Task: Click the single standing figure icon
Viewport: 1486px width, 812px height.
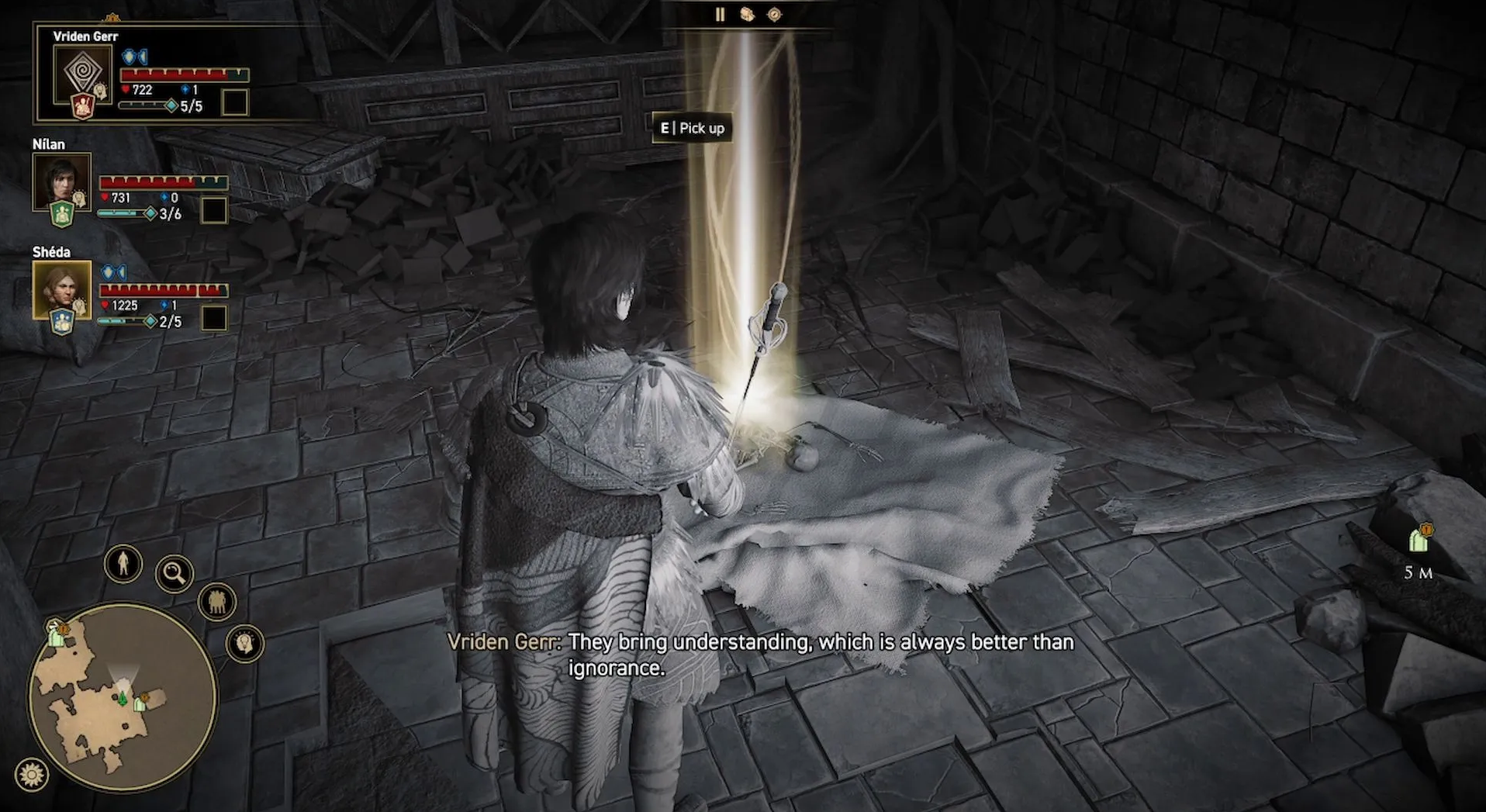Action: [123, 564]
